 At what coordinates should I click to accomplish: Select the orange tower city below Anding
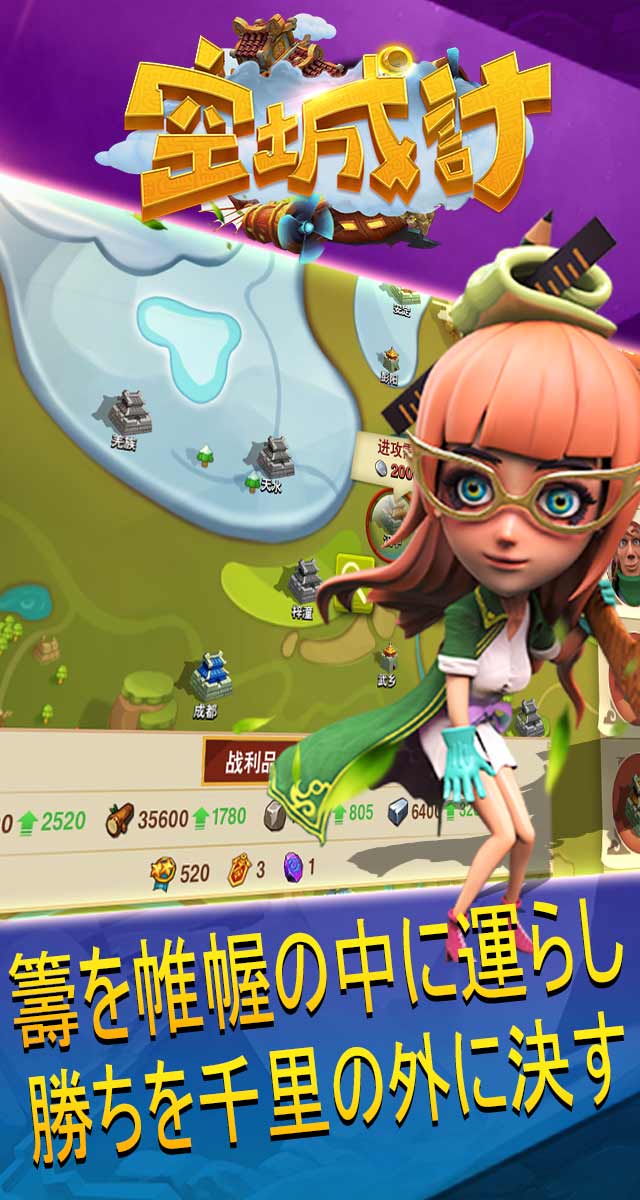point(390,362)
